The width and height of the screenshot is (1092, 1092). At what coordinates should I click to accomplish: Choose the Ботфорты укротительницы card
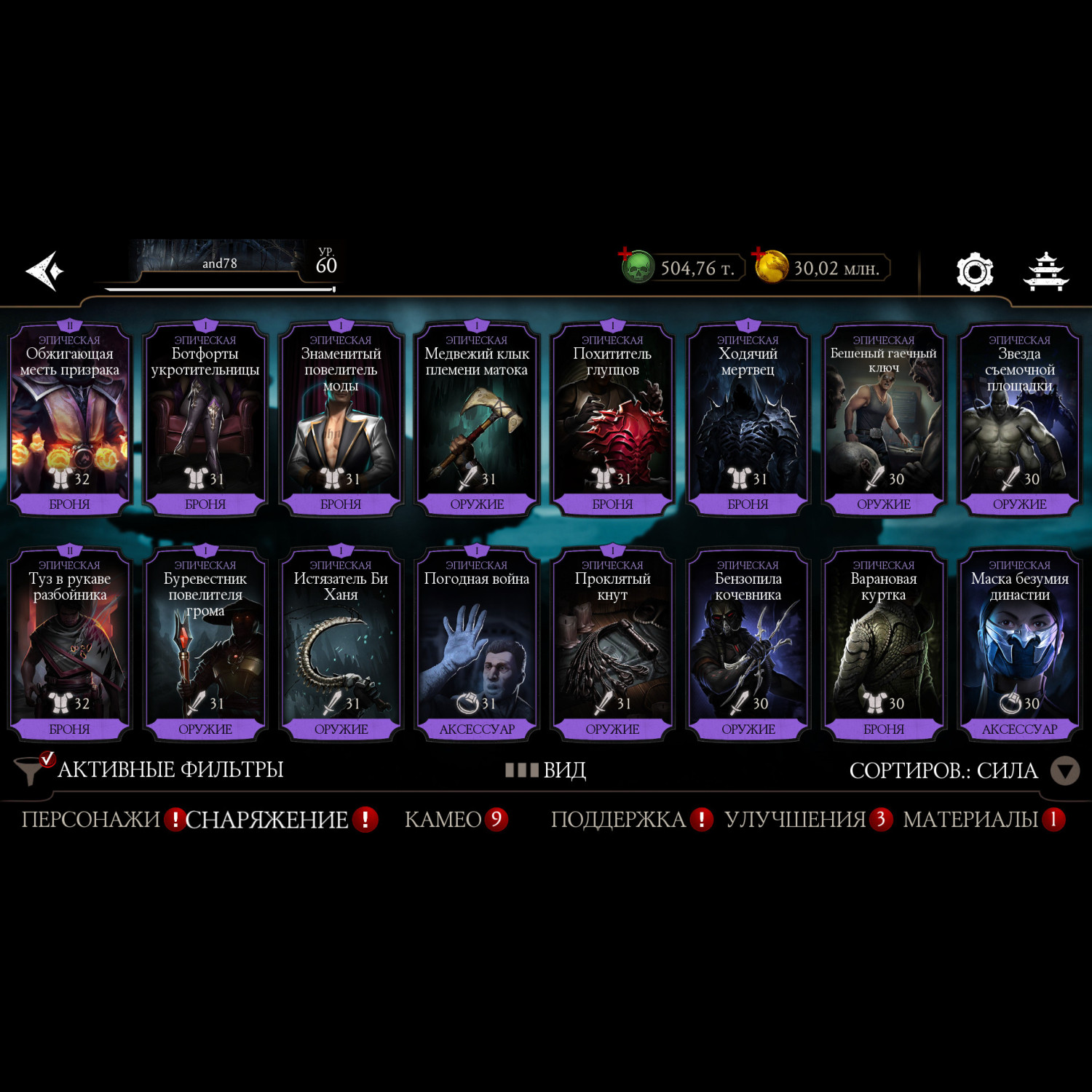point(205,421)
